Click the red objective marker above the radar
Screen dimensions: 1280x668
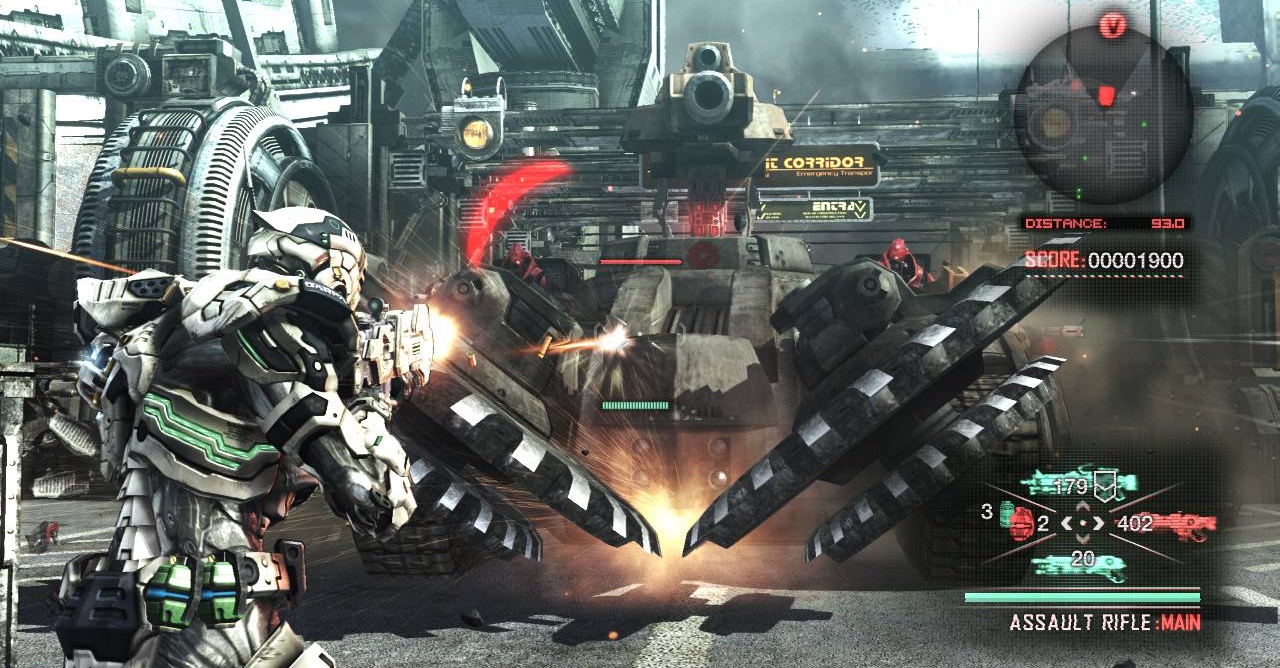pos(1113,26)
